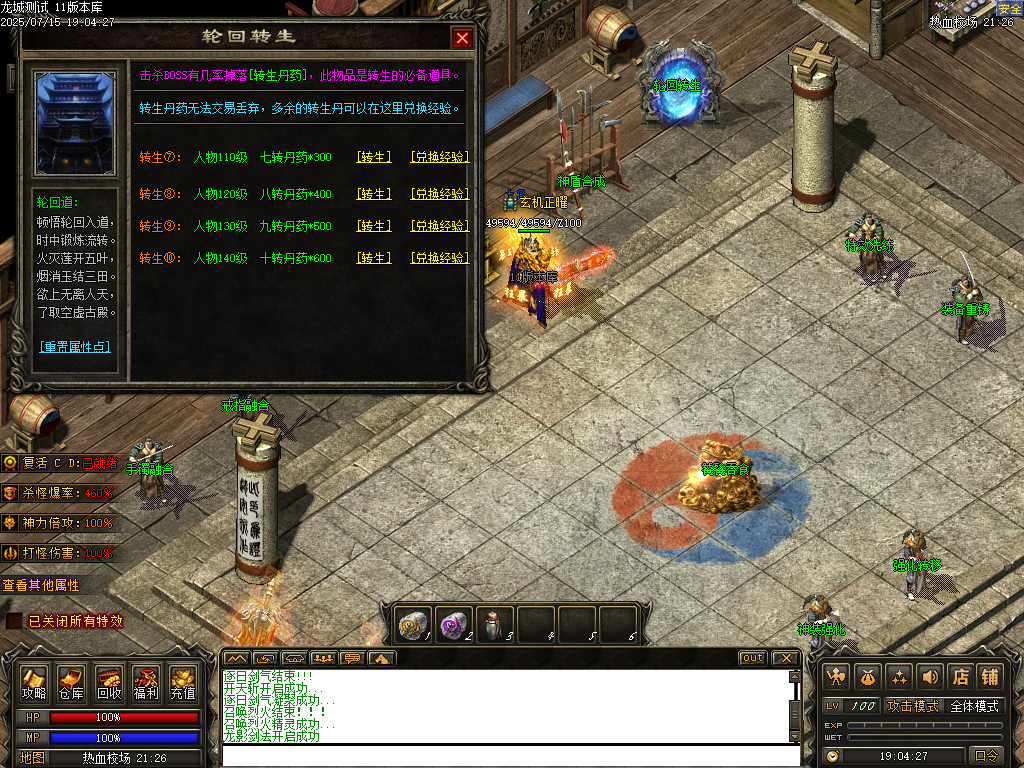Use the item in hotbar slot 1
The width and height of the screenshot is (1024, 768).
pyautogui.click(x=413, y=624)
